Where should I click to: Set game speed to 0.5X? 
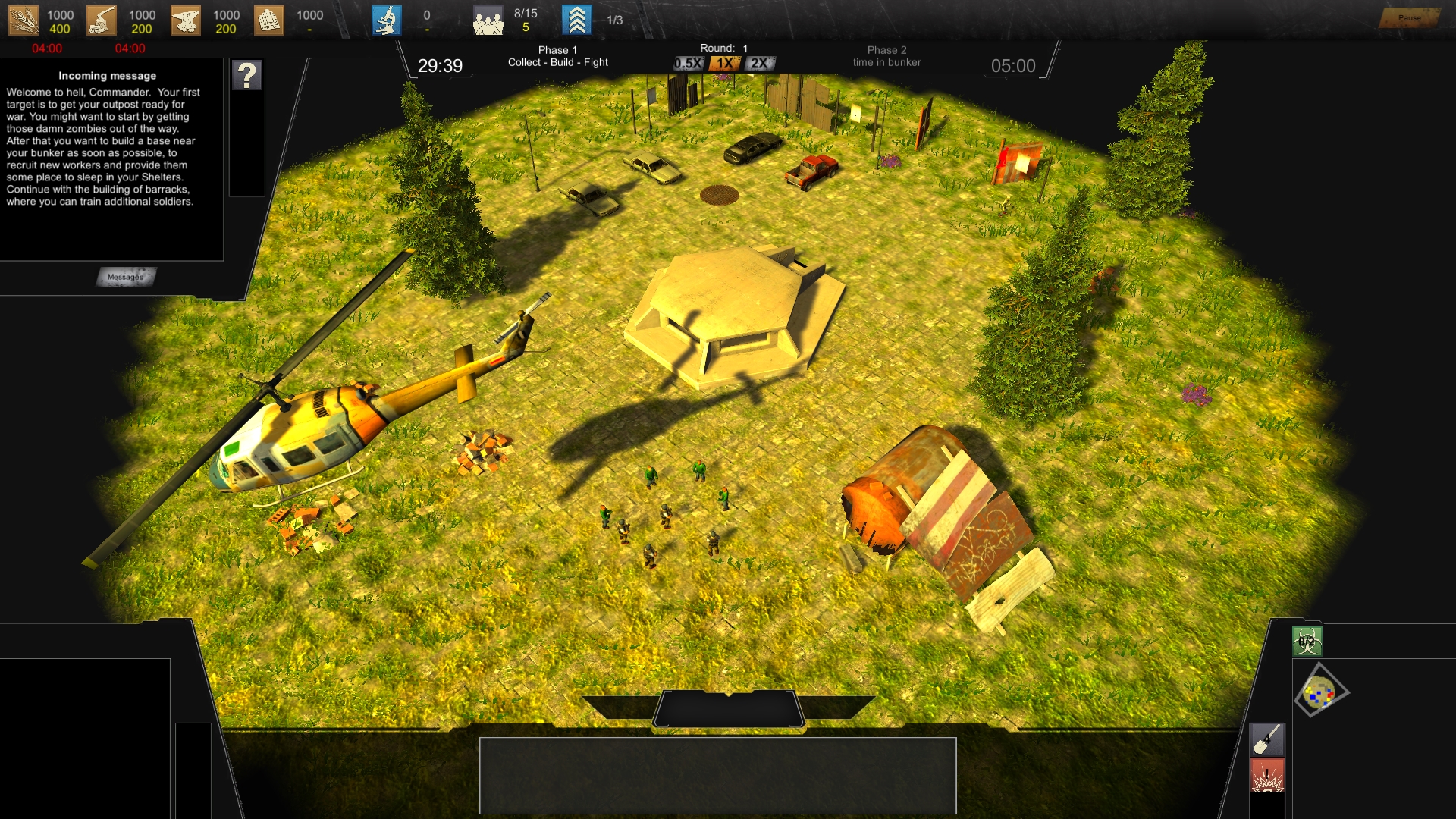click(689, 64)
